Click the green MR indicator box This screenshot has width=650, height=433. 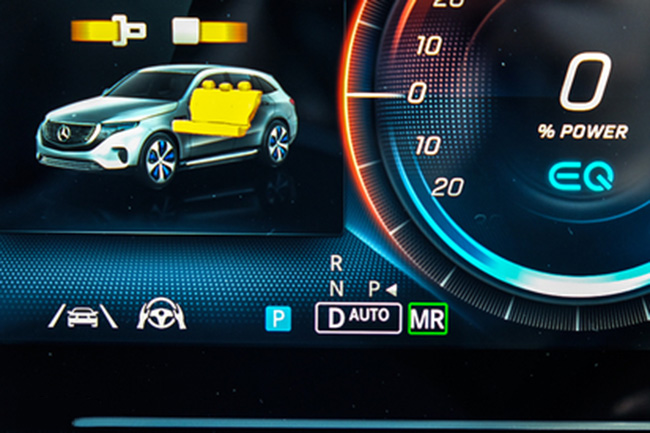[x=428, y=319]
